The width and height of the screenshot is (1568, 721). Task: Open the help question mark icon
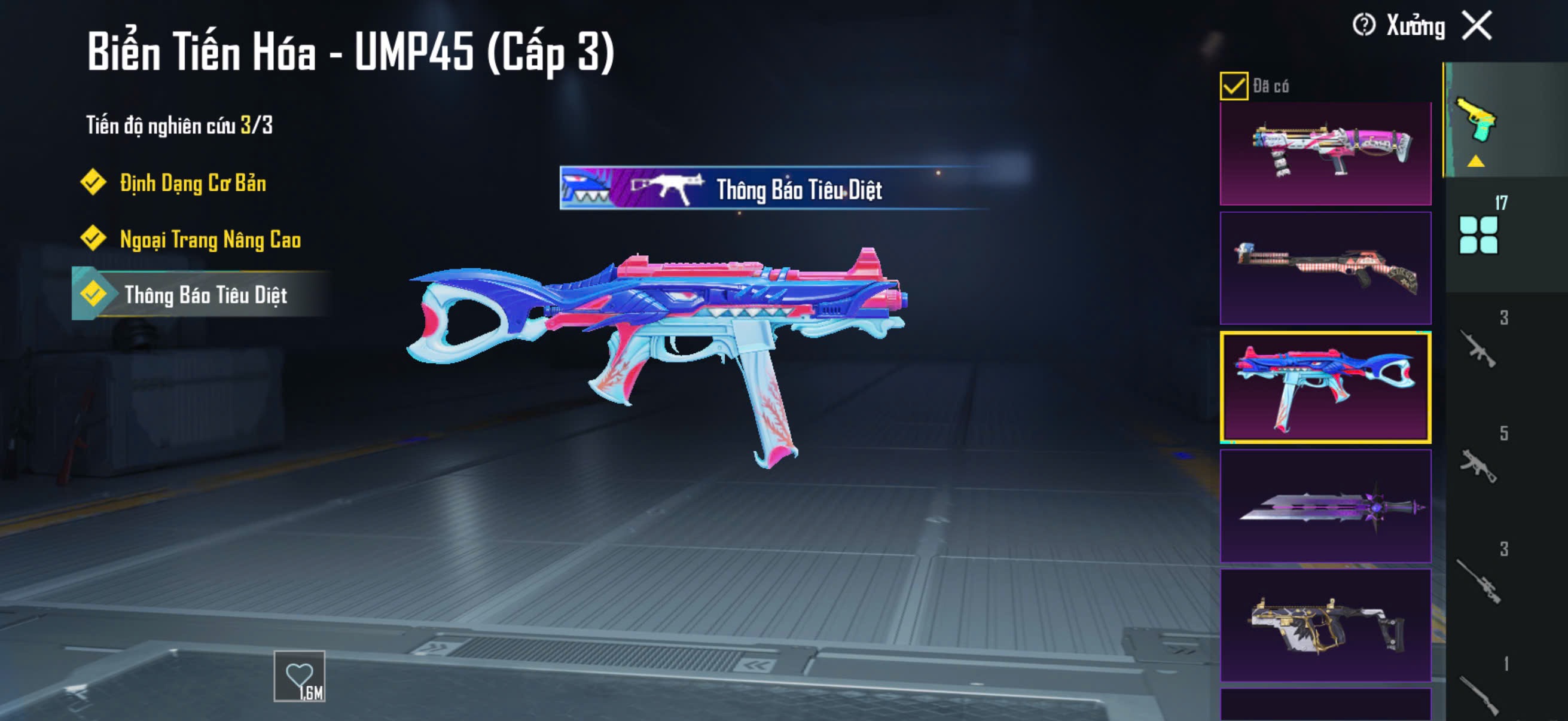[x=1363, y=26]
